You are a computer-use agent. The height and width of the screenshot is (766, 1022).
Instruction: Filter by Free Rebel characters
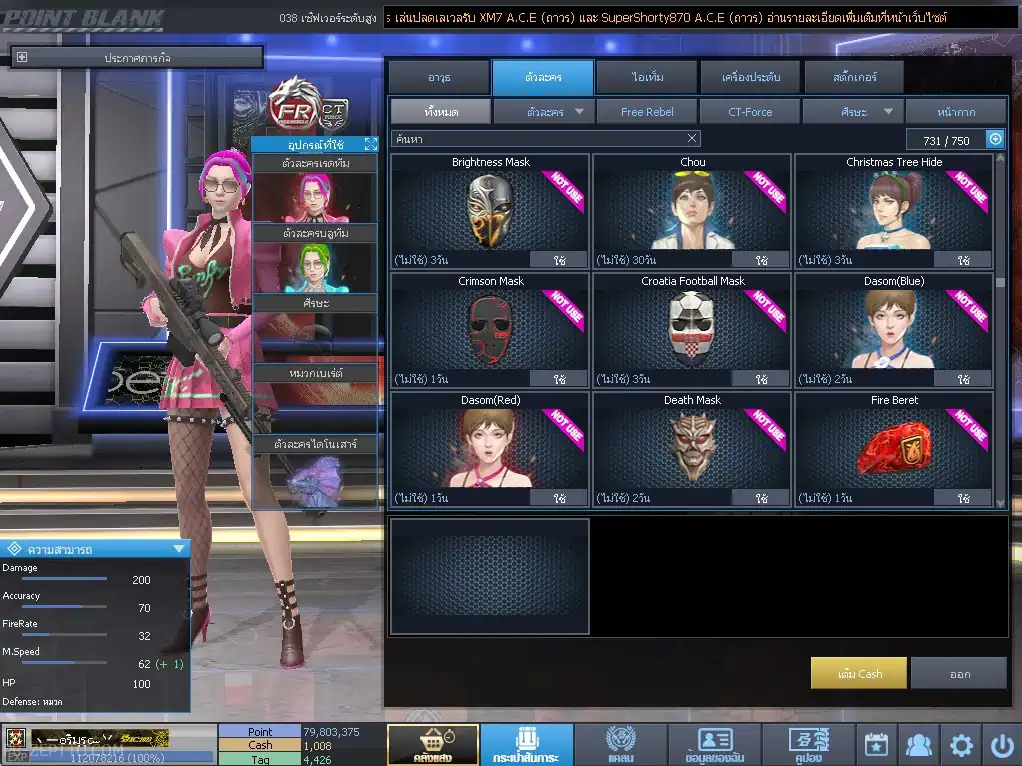[647, 112]
